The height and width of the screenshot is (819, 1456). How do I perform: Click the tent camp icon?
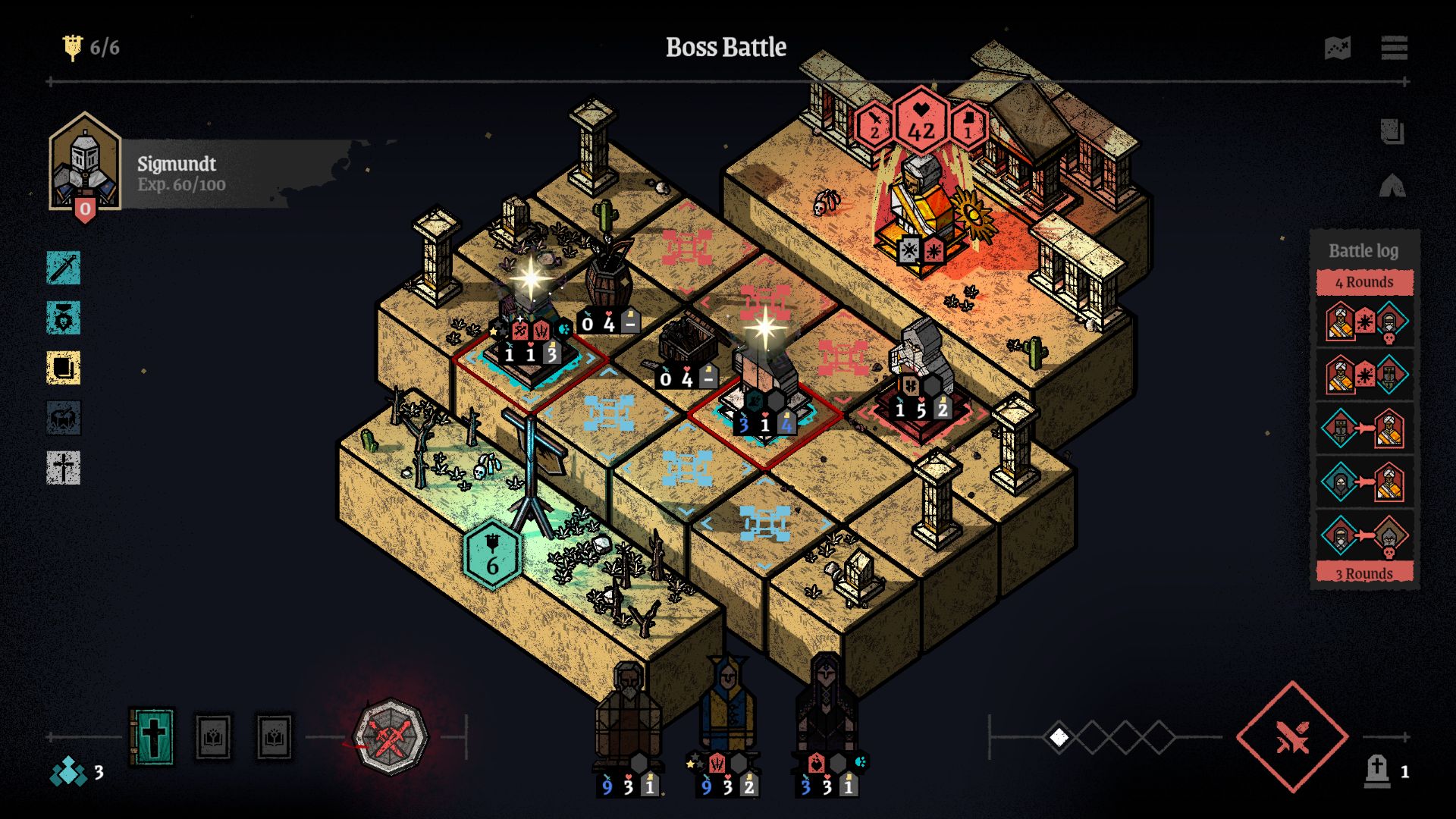[x=1392, y=186]
